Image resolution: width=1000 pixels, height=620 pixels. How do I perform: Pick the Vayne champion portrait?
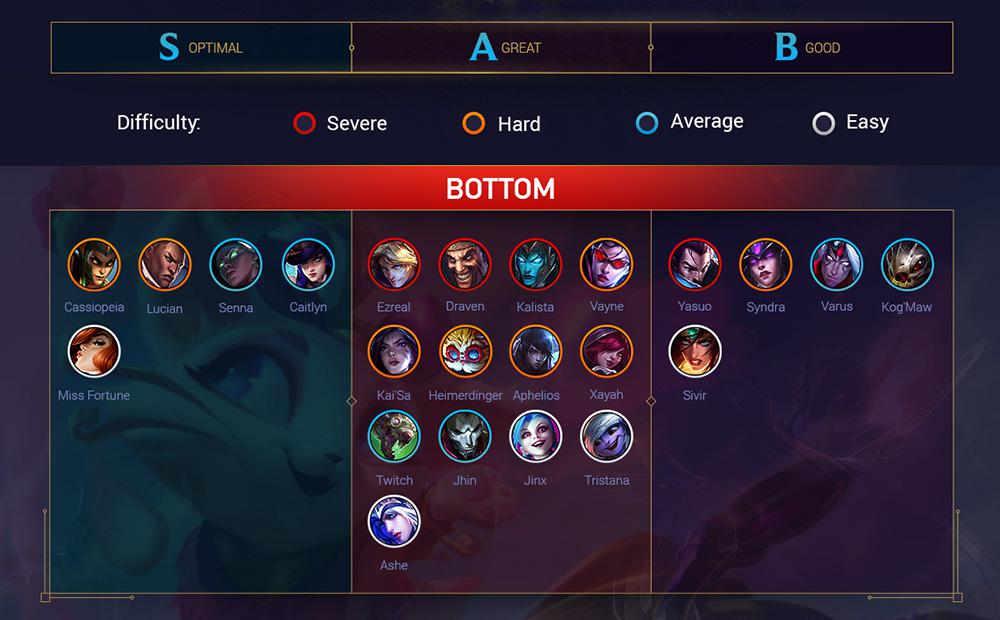(x=606, y=265)
